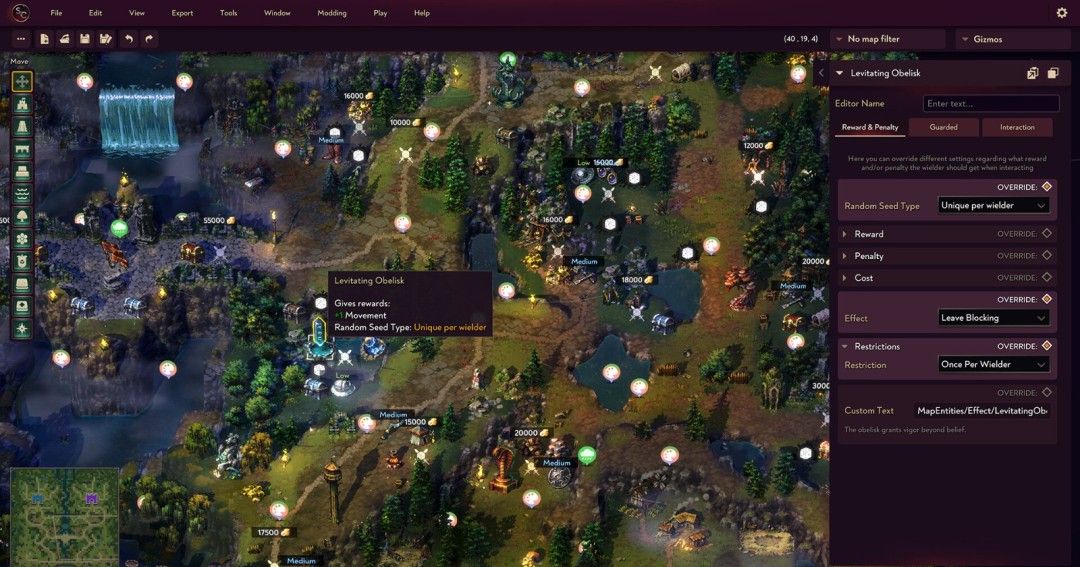1080x567 pixels.
Task: Change the Effect dropdown from Leave Blocking
Action: pos(994,318)
